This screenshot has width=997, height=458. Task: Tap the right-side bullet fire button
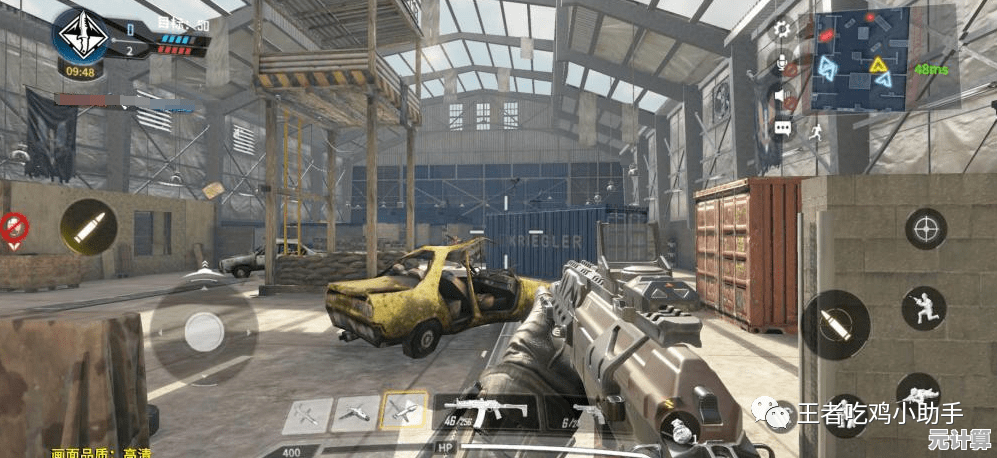pos(836,325)
